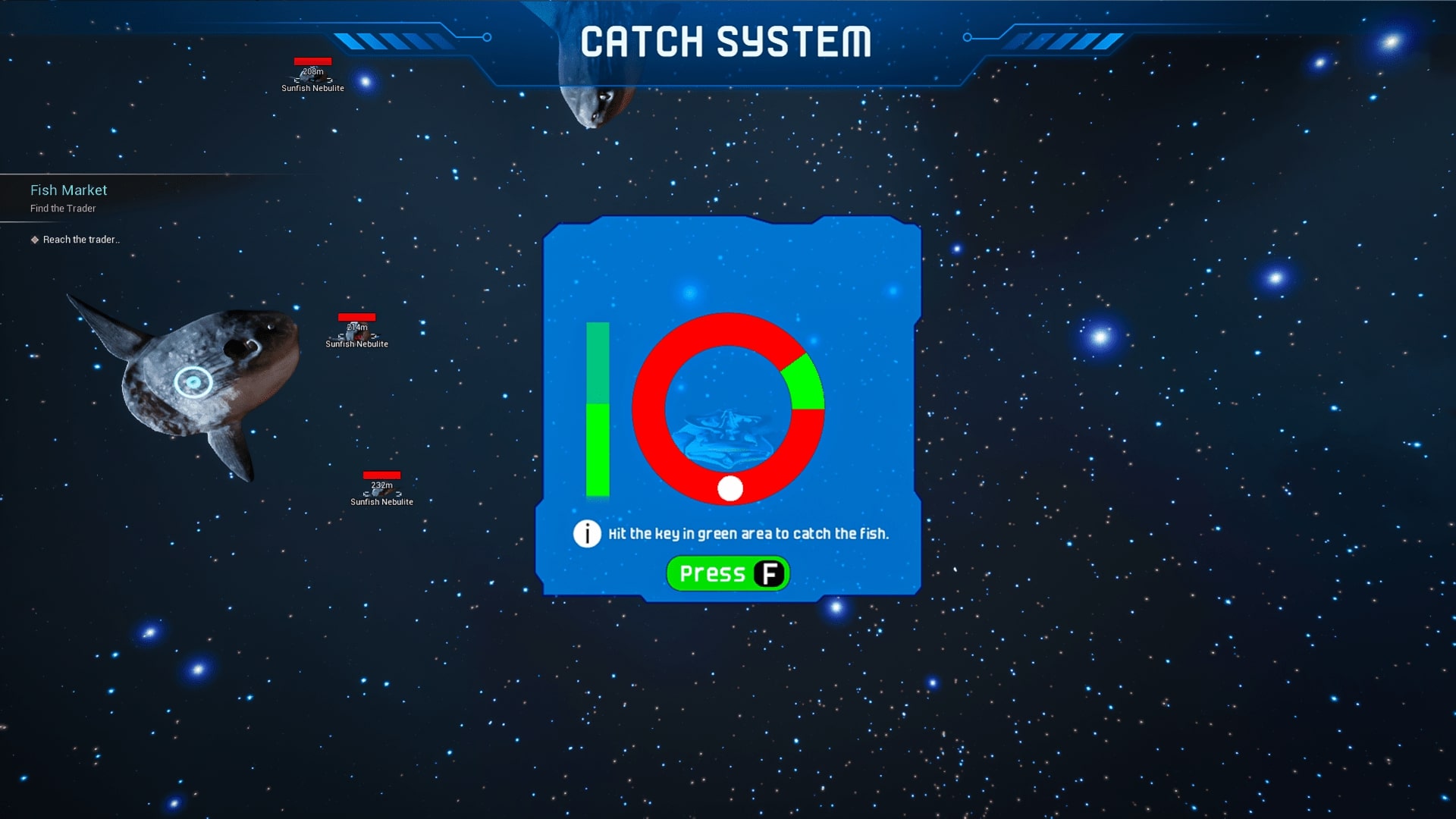Image resolution: width=1456 pixels, height=819 pixels.
Task: Click the quest objective diamond marker
Action: tap(35, 239)
